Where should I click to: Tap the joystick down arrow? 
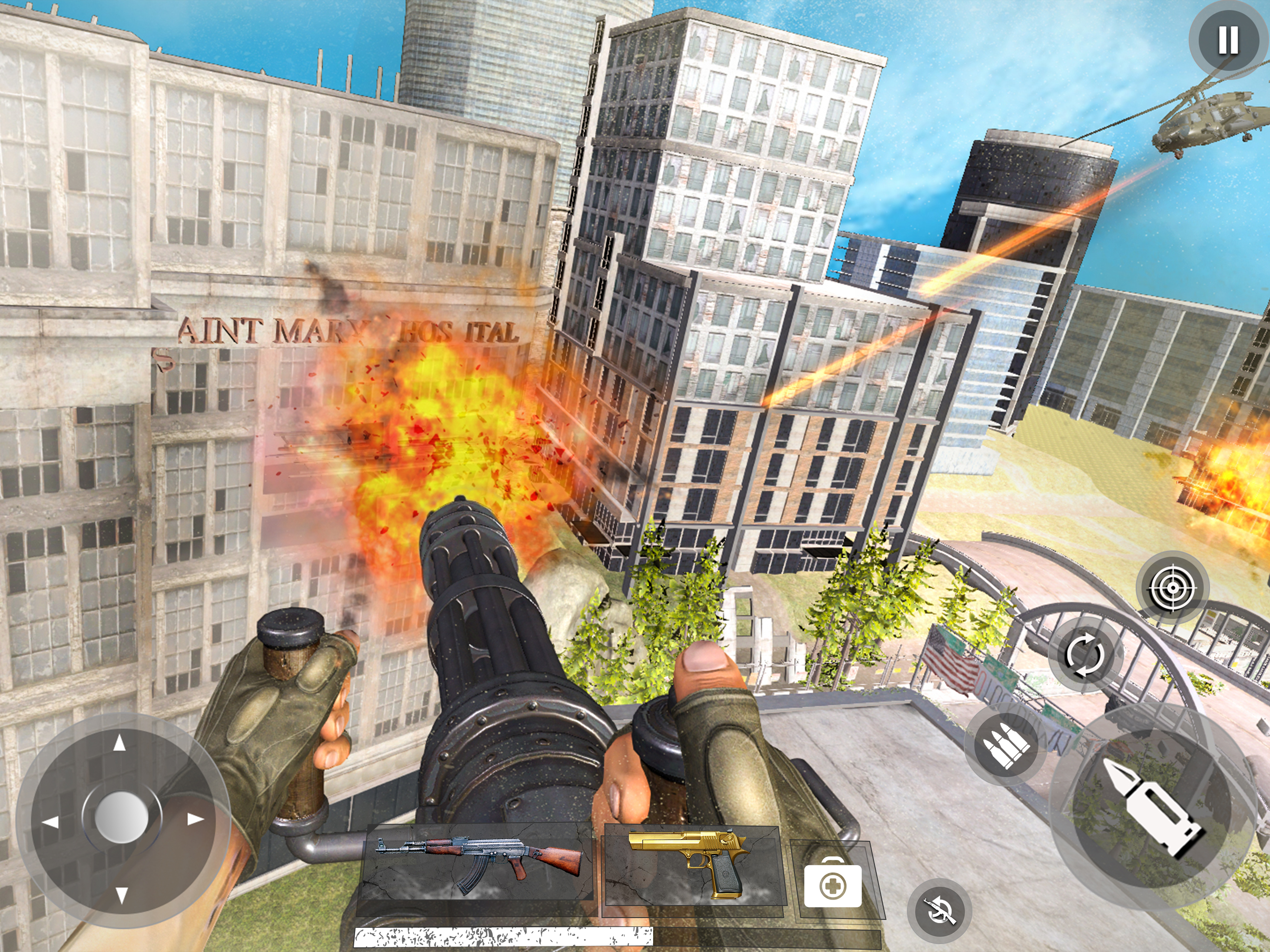coord(121,894)
